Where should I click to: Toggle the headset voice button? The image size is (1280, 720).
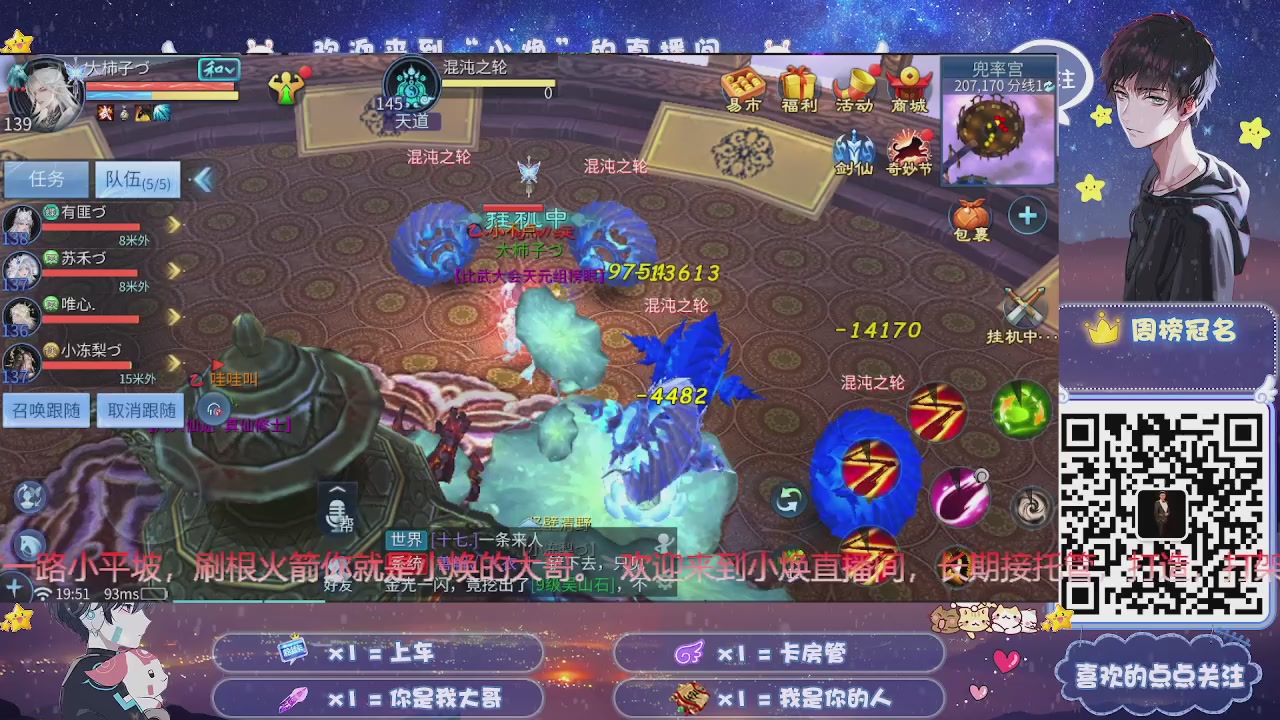(x=215, y=409)
